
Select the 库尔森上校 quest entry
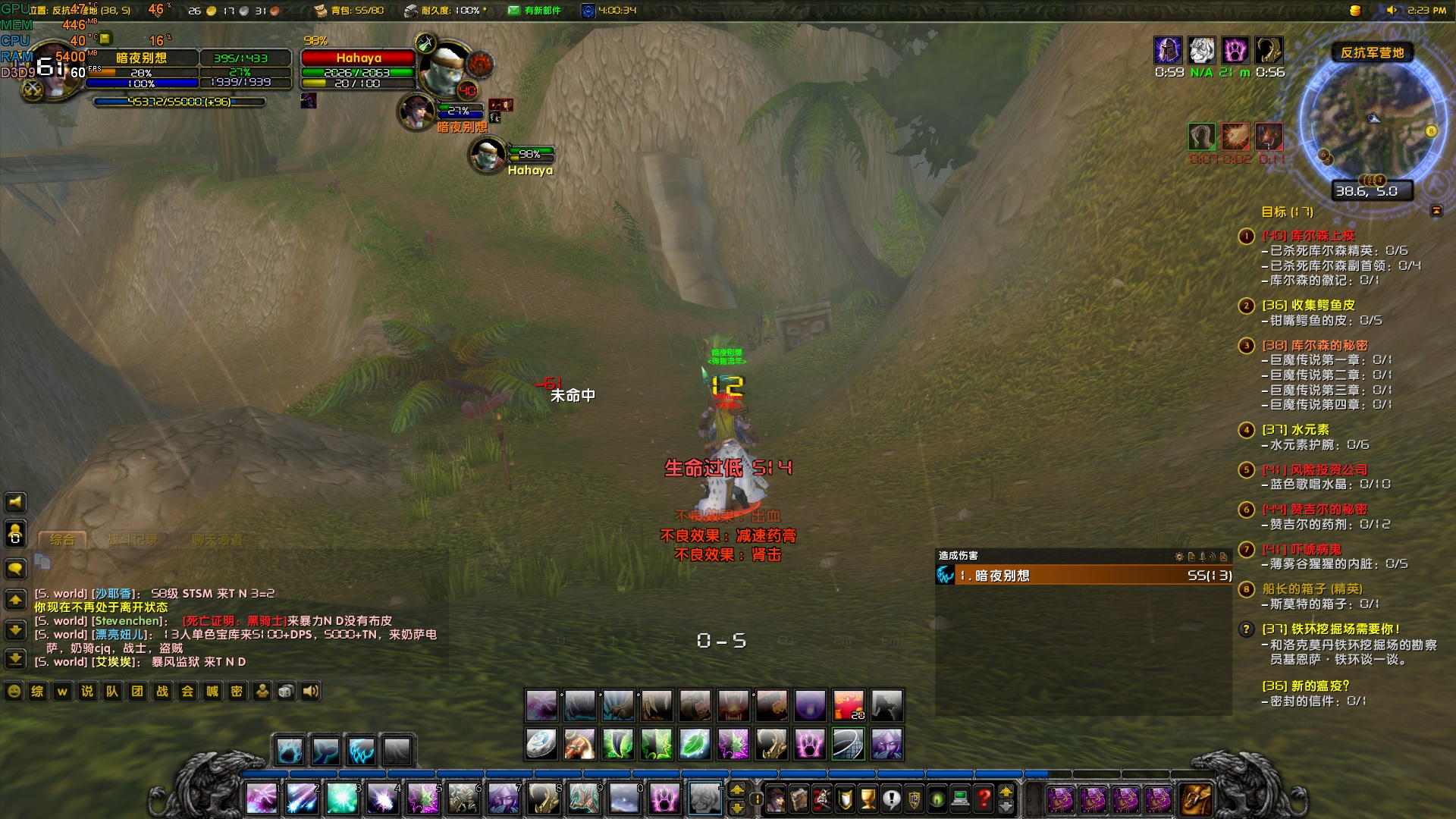coord(1323,236)
